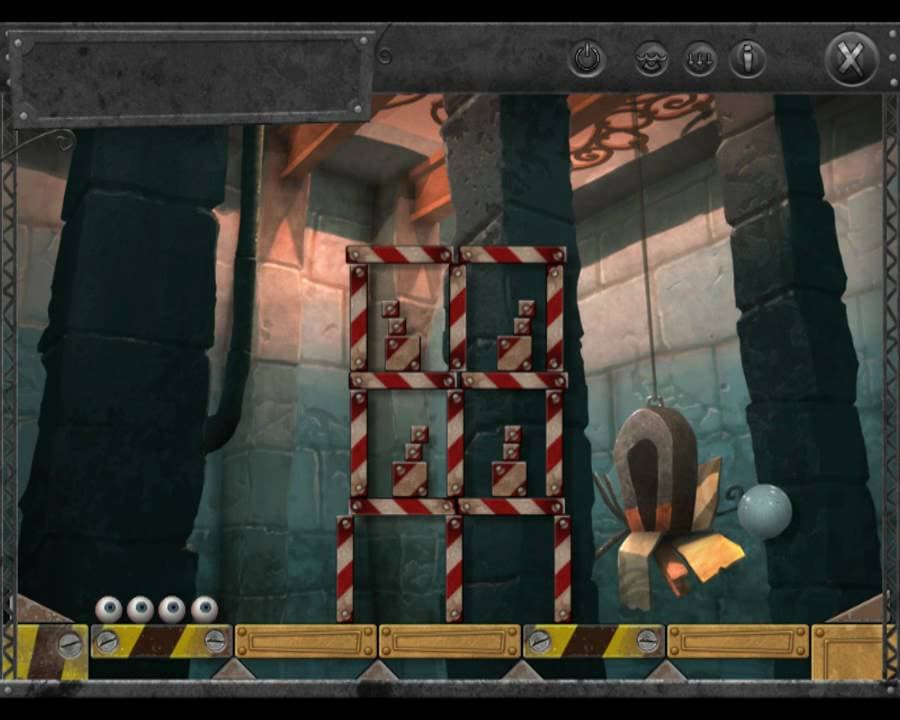Close the level with the X button
The height and width of the screenshot is (720, 900).
(x=850, y=59)
